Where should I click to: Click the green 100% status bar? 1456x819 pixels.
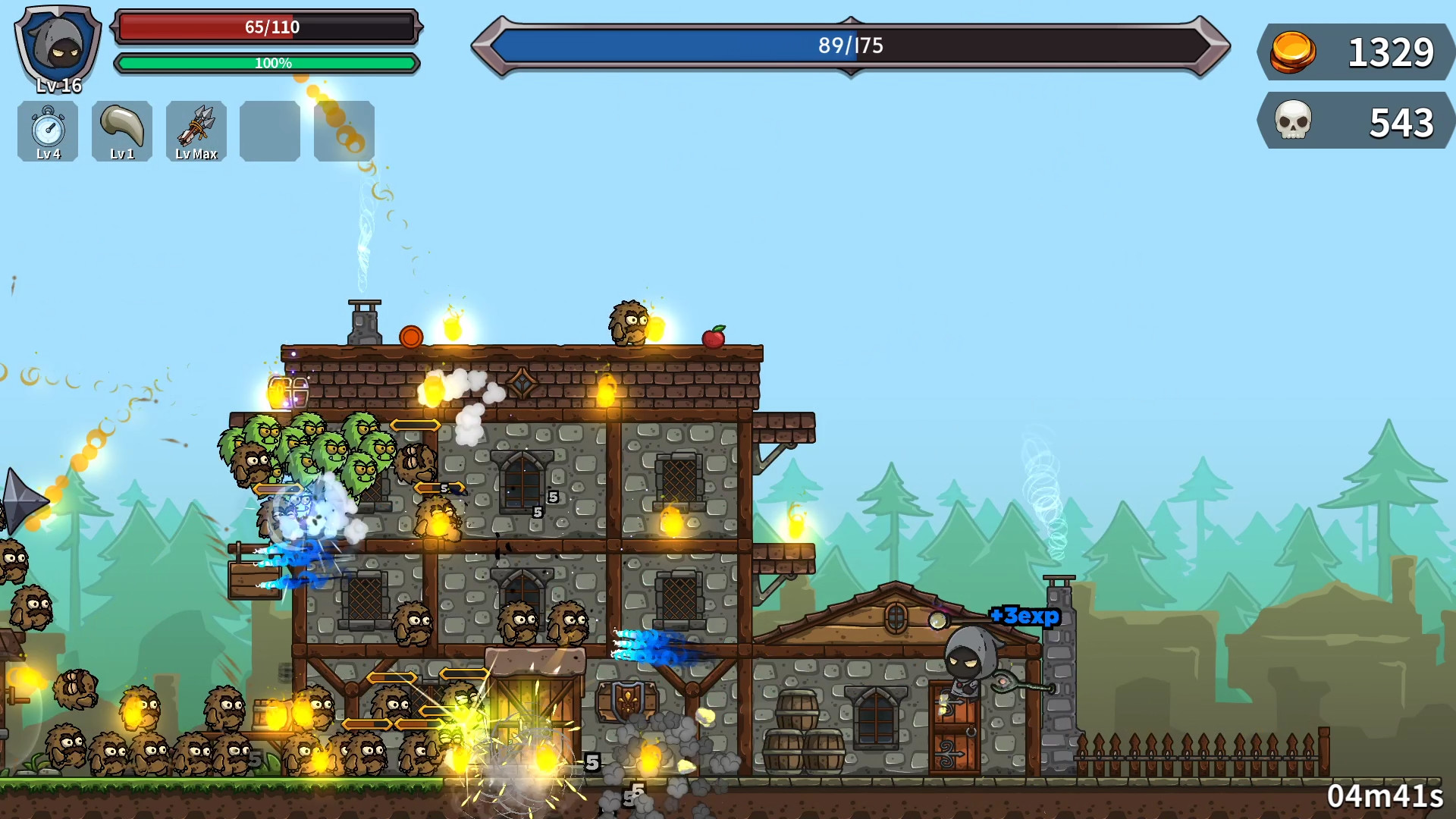[267, 64]
